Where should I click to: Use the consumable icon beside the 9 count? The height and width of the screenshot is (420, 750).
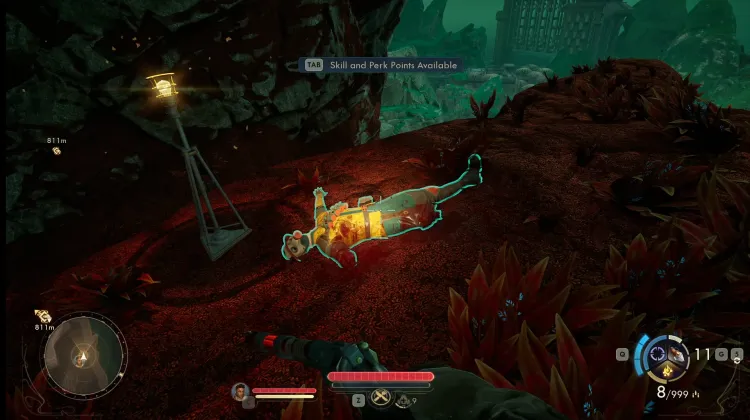click(403, 400)
